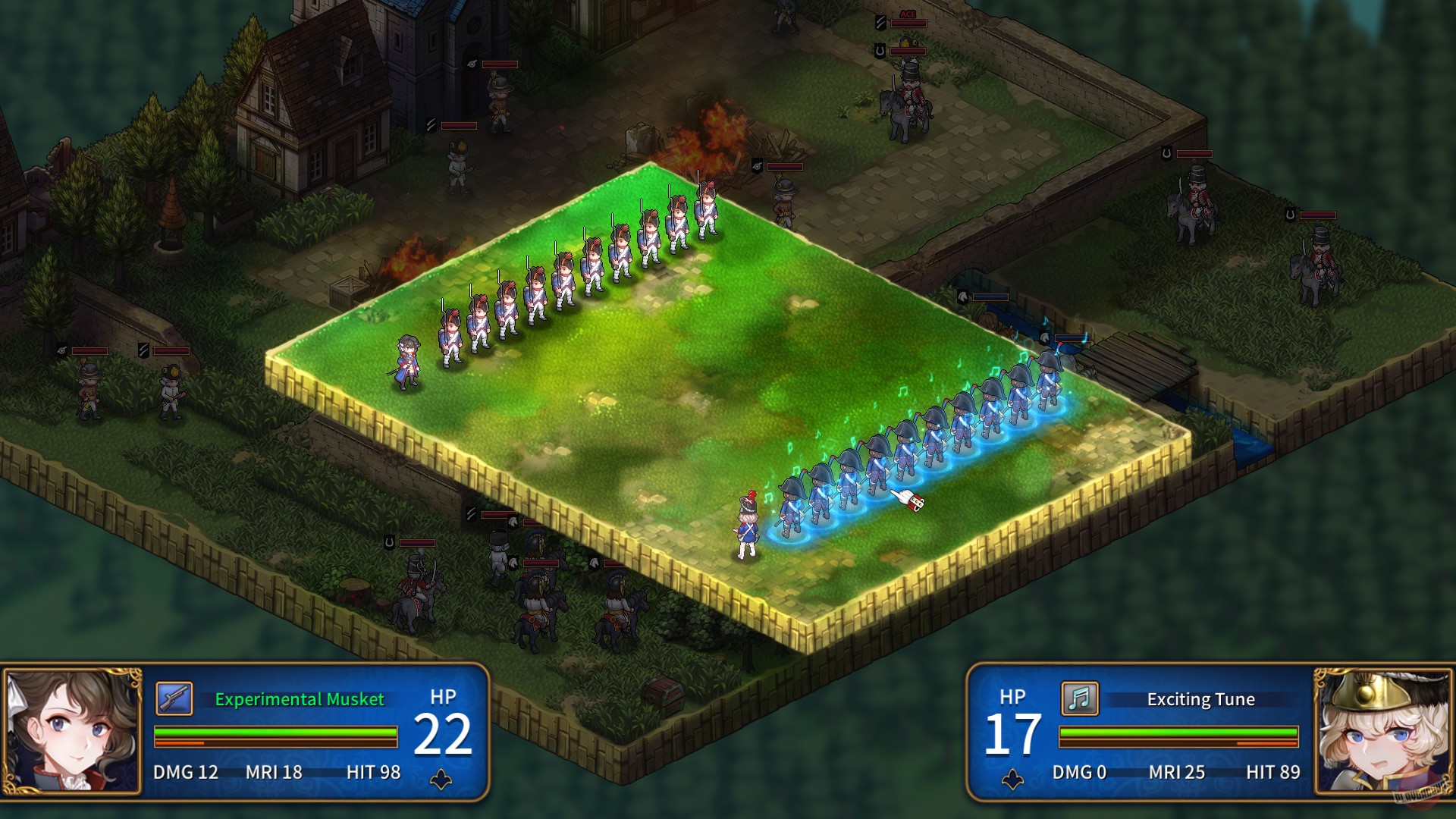The image size is (1456, 819).
Task: Expand the rank chevrons above the rooftop marksman
Action: pyautogui.click(x=431, y=123)
